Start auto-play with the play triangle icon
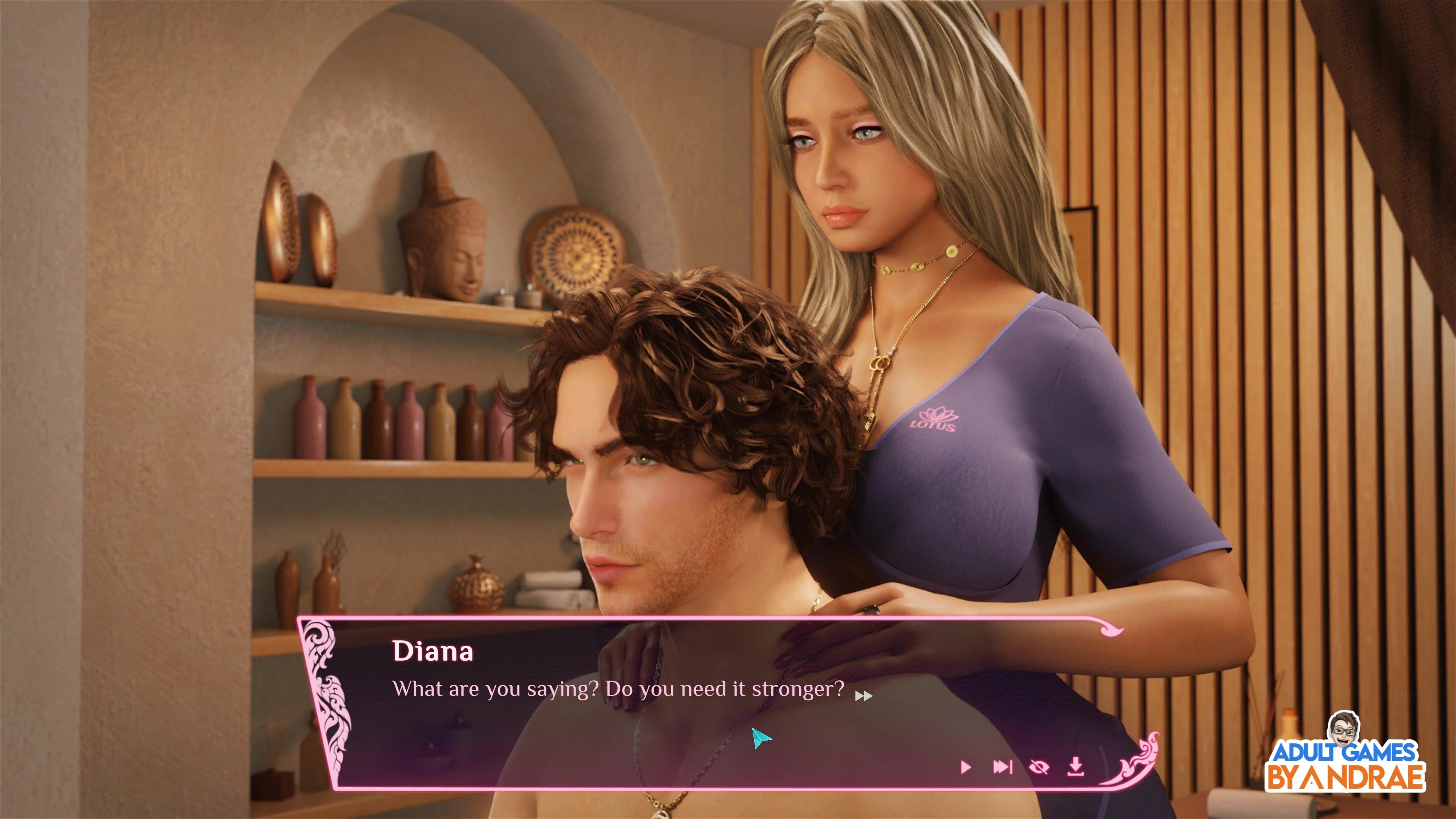 [965, 767]
